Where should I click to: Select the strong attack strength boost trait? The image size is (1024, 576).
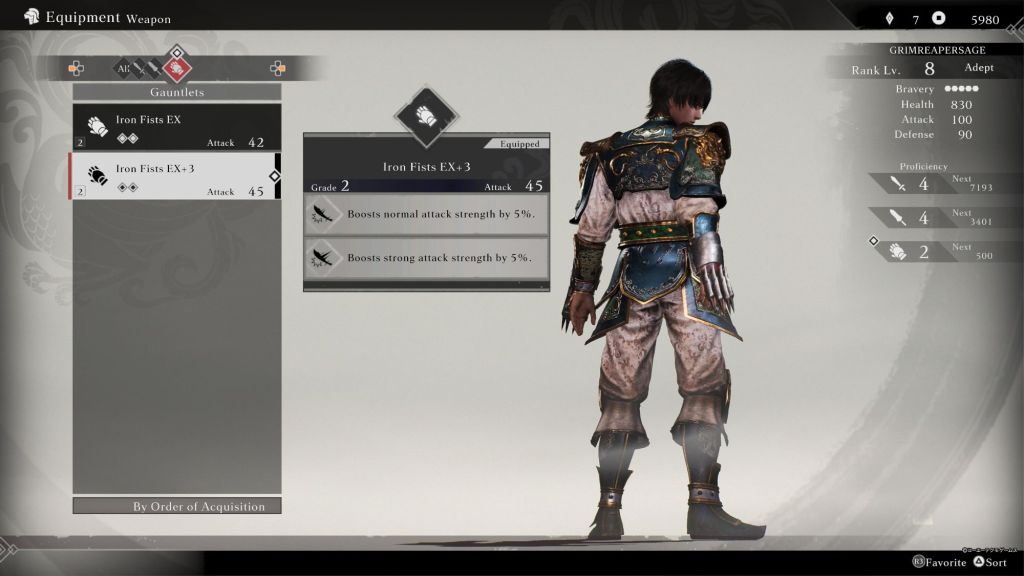426,258
